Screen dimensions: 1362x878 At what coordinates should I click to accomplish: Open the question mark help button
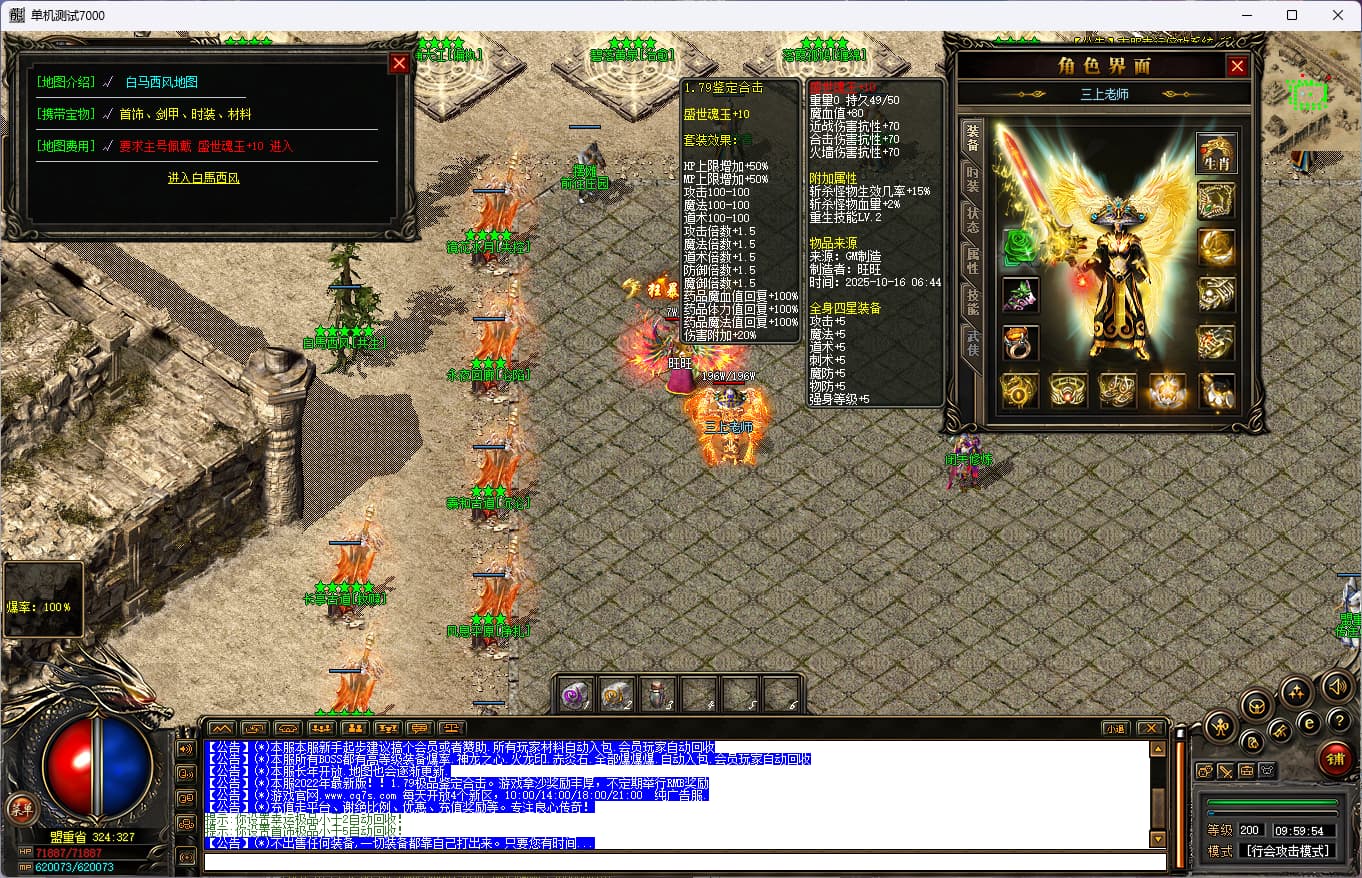(1338, 720)
